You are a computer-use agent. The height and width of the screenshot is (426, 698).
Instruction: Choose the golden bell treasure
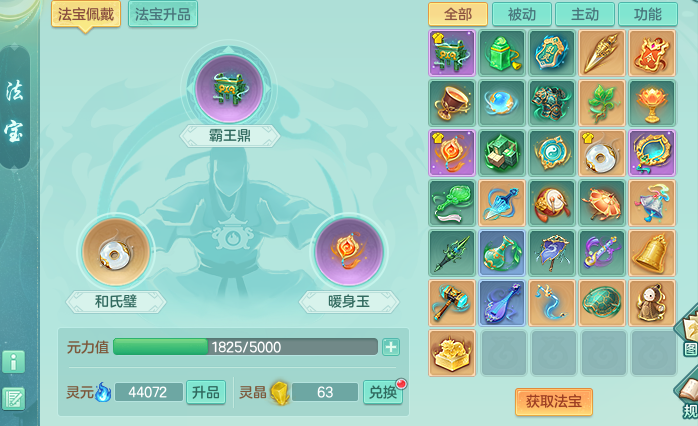(x=653, y=253)
